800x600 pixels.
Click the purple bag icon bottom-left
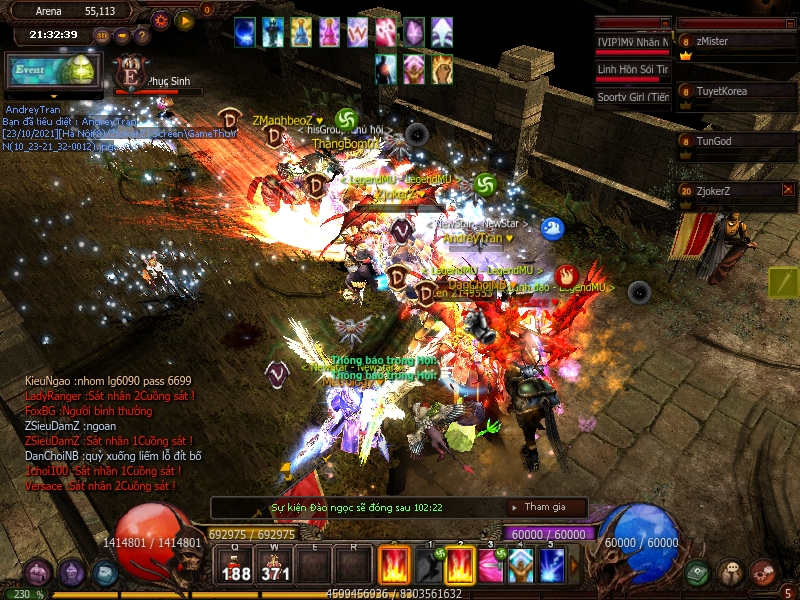(x=38, y=573)
